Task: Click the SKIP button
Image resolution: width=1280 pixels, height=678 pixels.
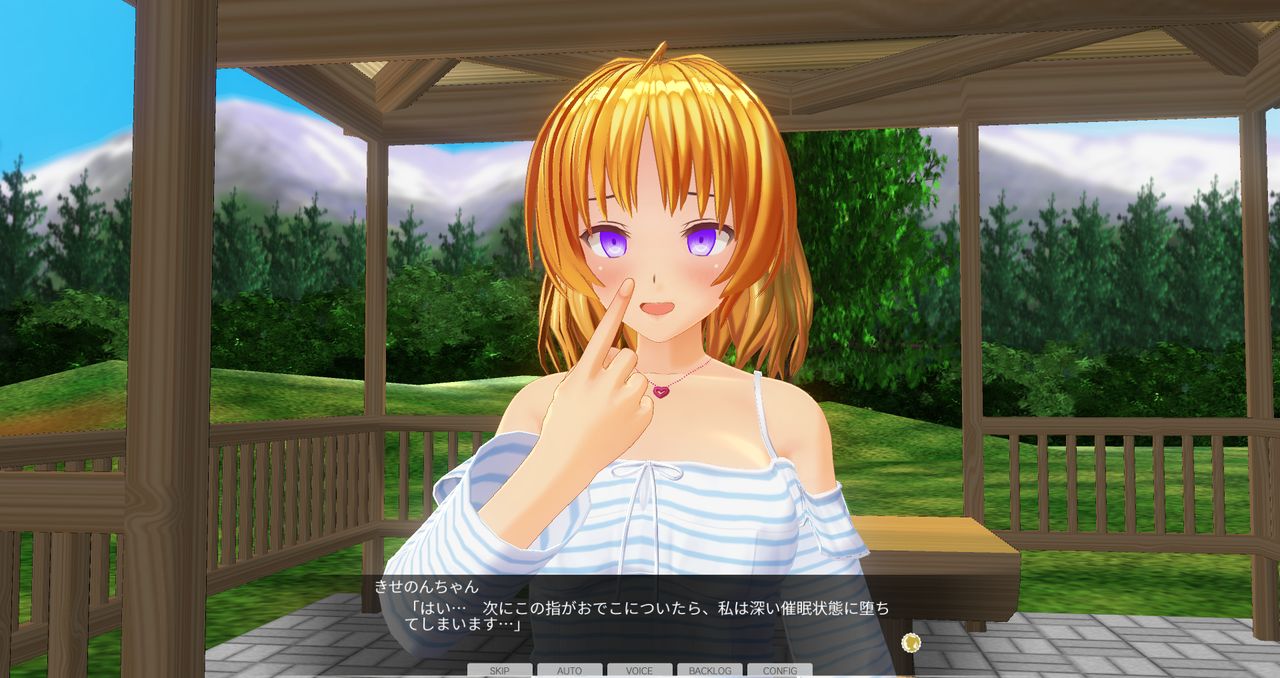Action: 498,670
